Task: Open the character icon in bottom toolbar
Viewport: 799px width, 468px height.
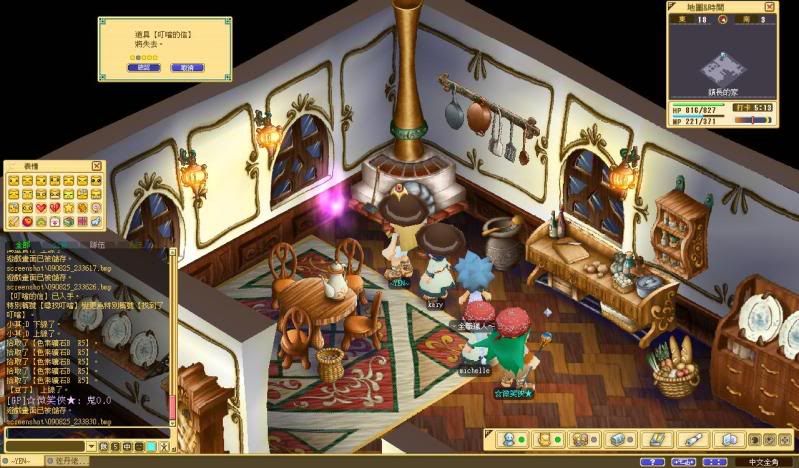Action: (508, 439)
